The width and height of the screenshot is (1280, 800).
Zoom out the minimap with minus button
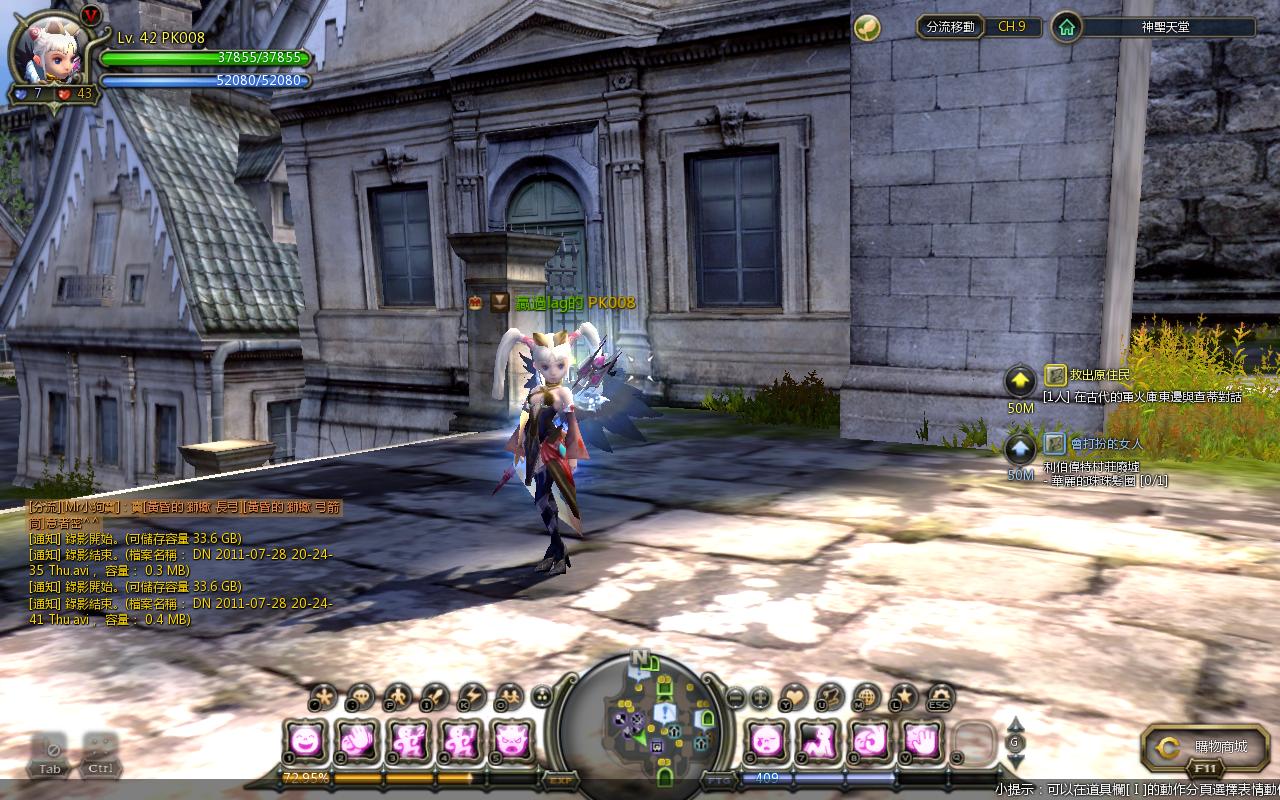point(735,696)
